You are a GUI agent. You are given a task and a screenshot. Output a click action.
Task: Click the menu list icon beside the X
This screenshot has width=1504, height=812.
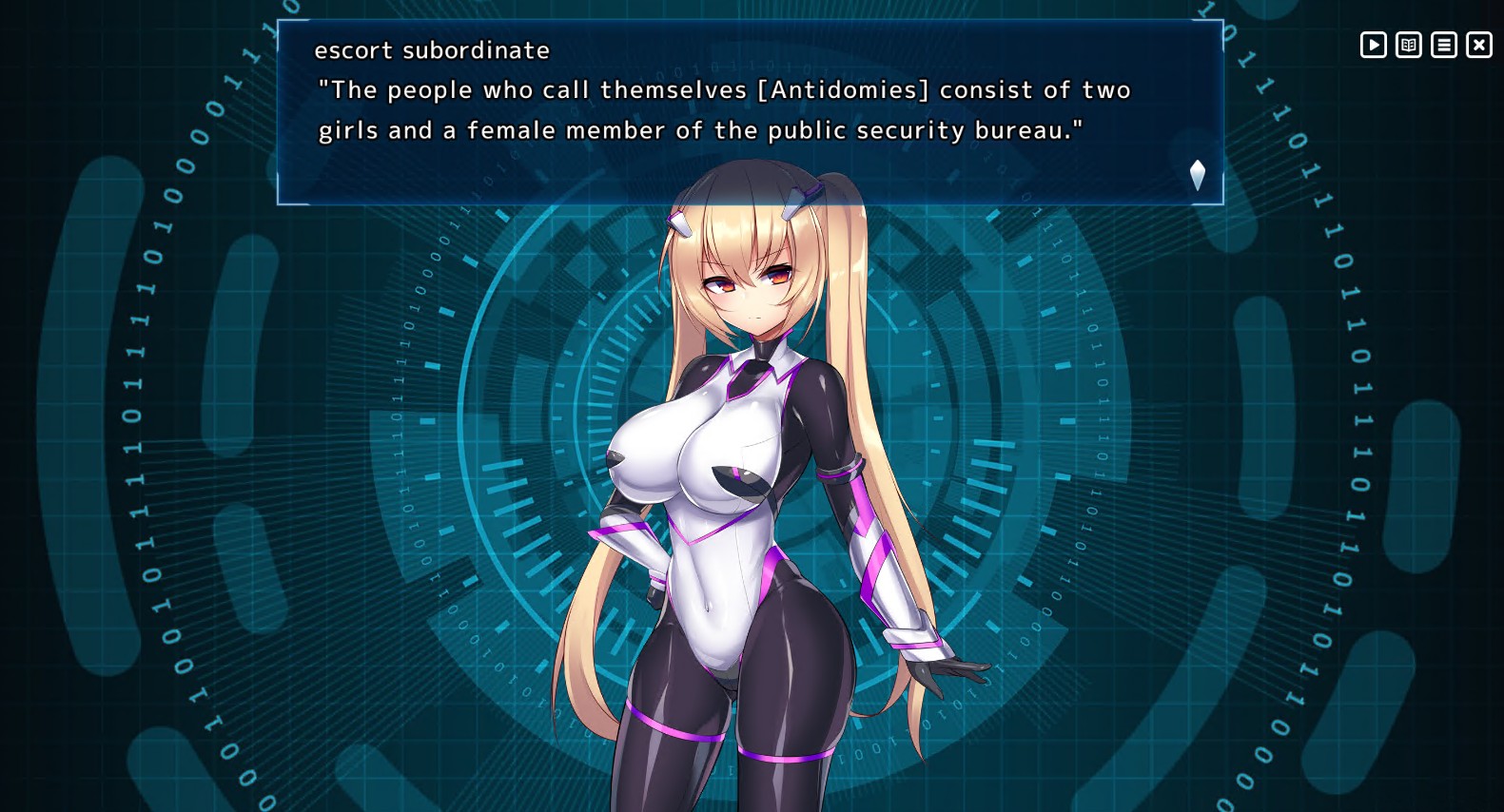[1443, 44]
